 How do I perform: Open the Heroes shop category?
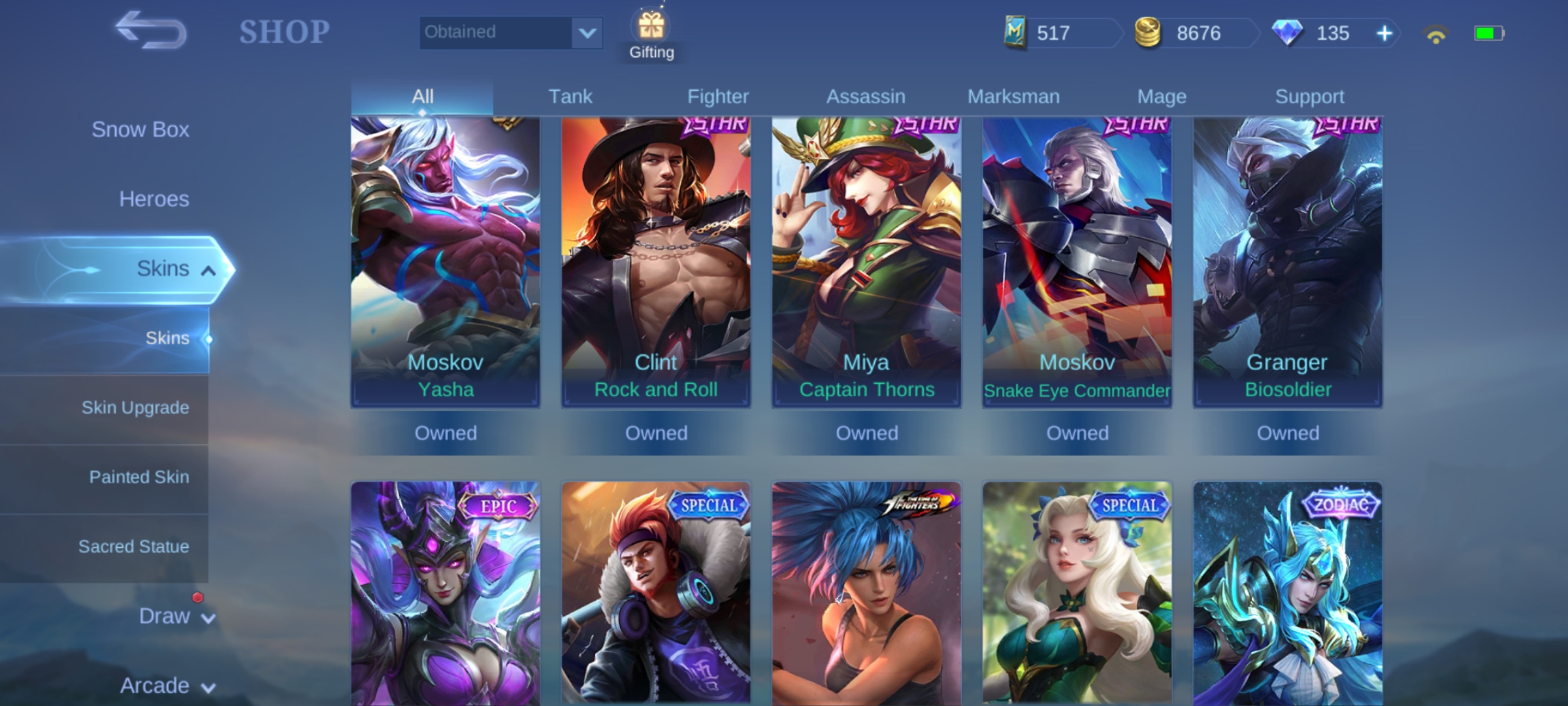click(x=154, y=199)
